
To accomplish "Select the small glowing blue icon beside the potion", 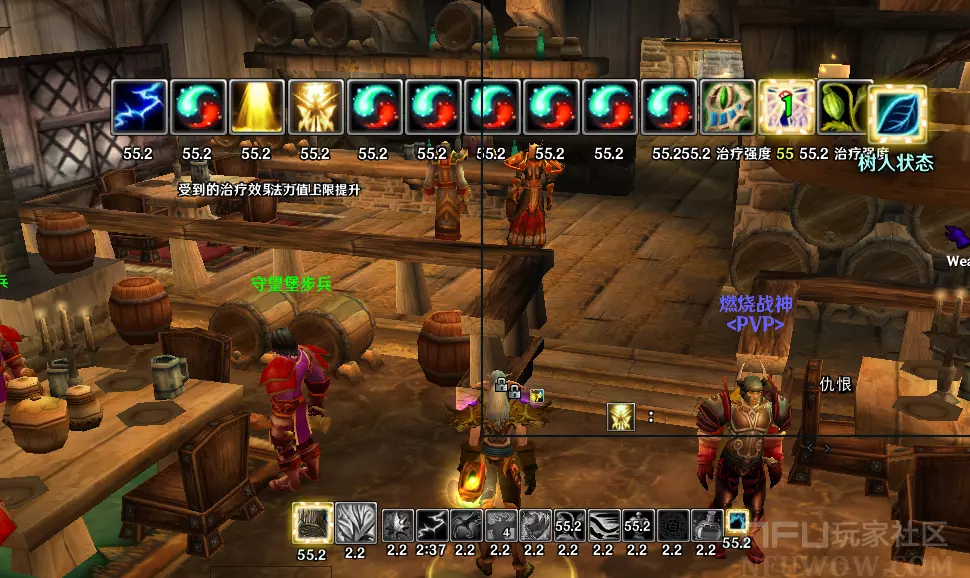I will [737, 521].
